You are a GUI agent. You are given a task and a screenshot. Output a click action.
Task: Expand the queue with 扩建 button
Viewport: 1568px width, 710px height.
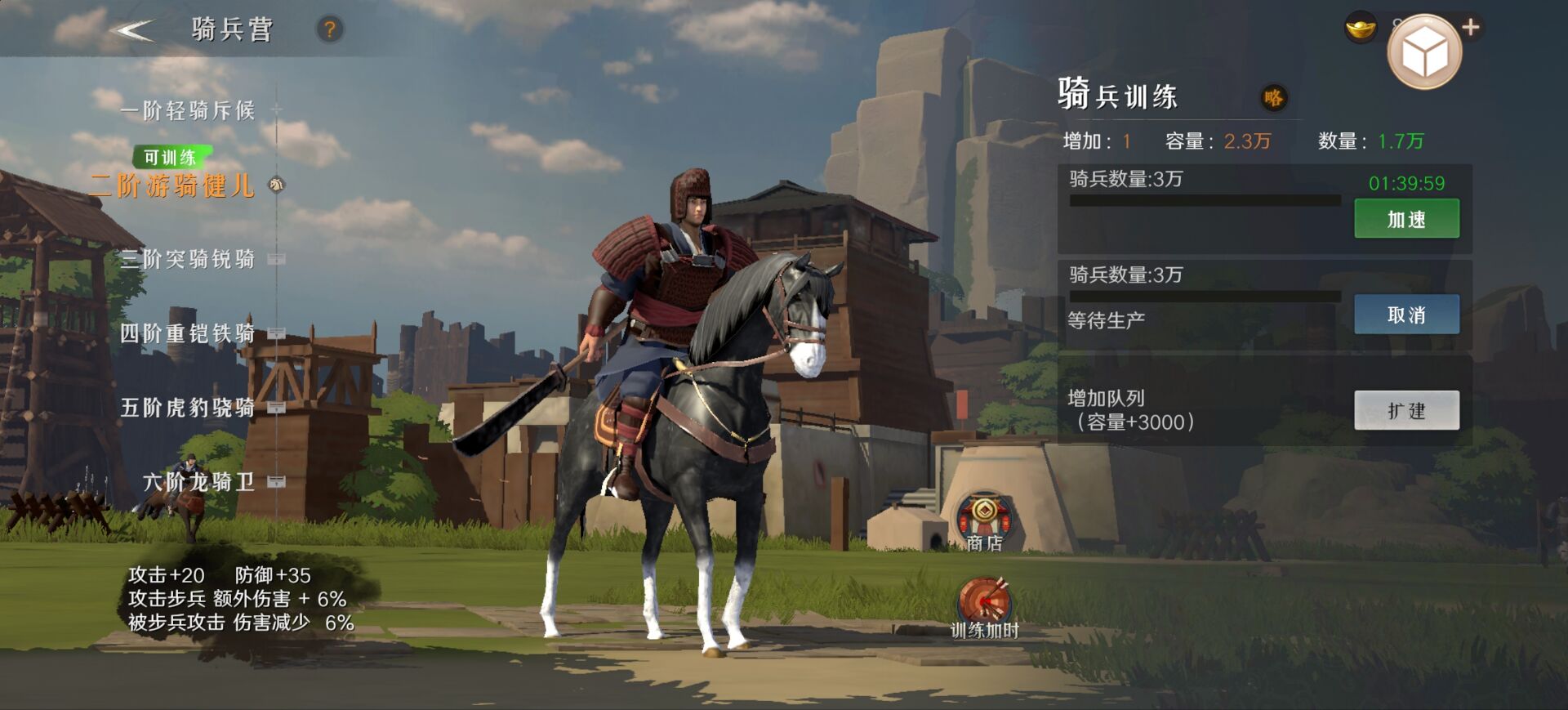(1406, 410)
